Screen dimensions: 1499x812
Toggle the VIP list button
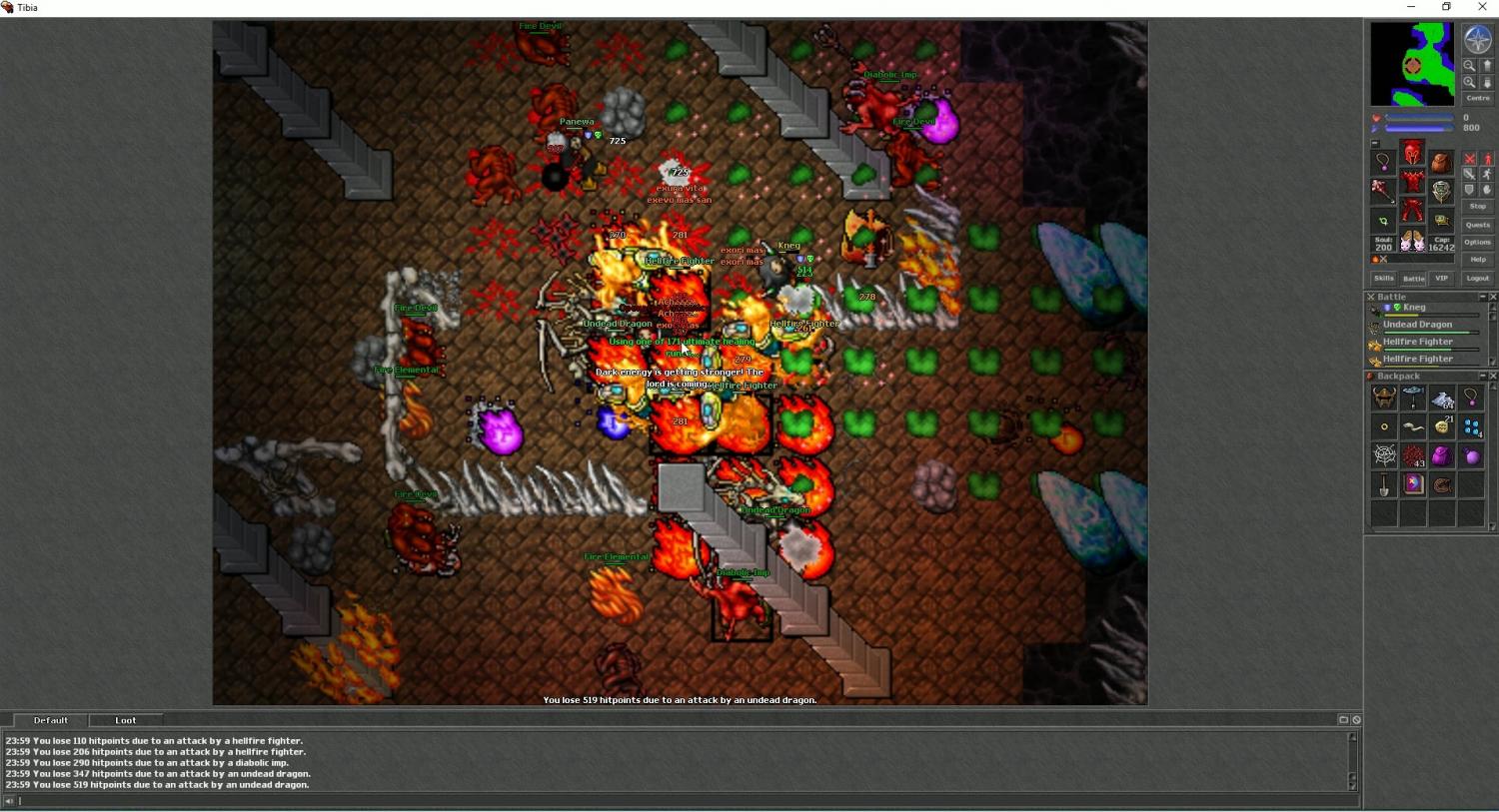click(x=1441, y=278)
